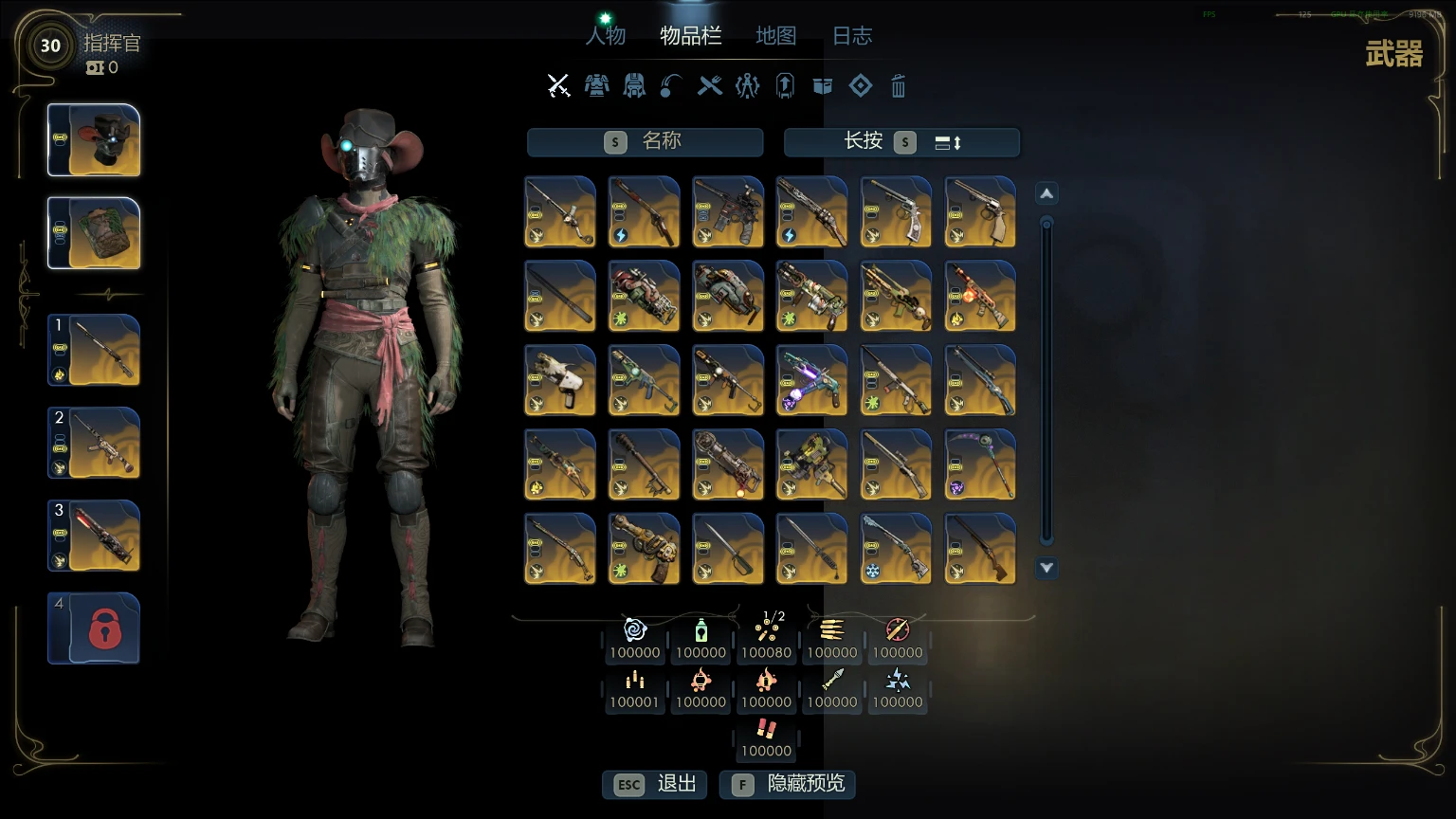Select the plain black baton
1456x819 pixels.
pyautogui.click(x=560, y=296)
